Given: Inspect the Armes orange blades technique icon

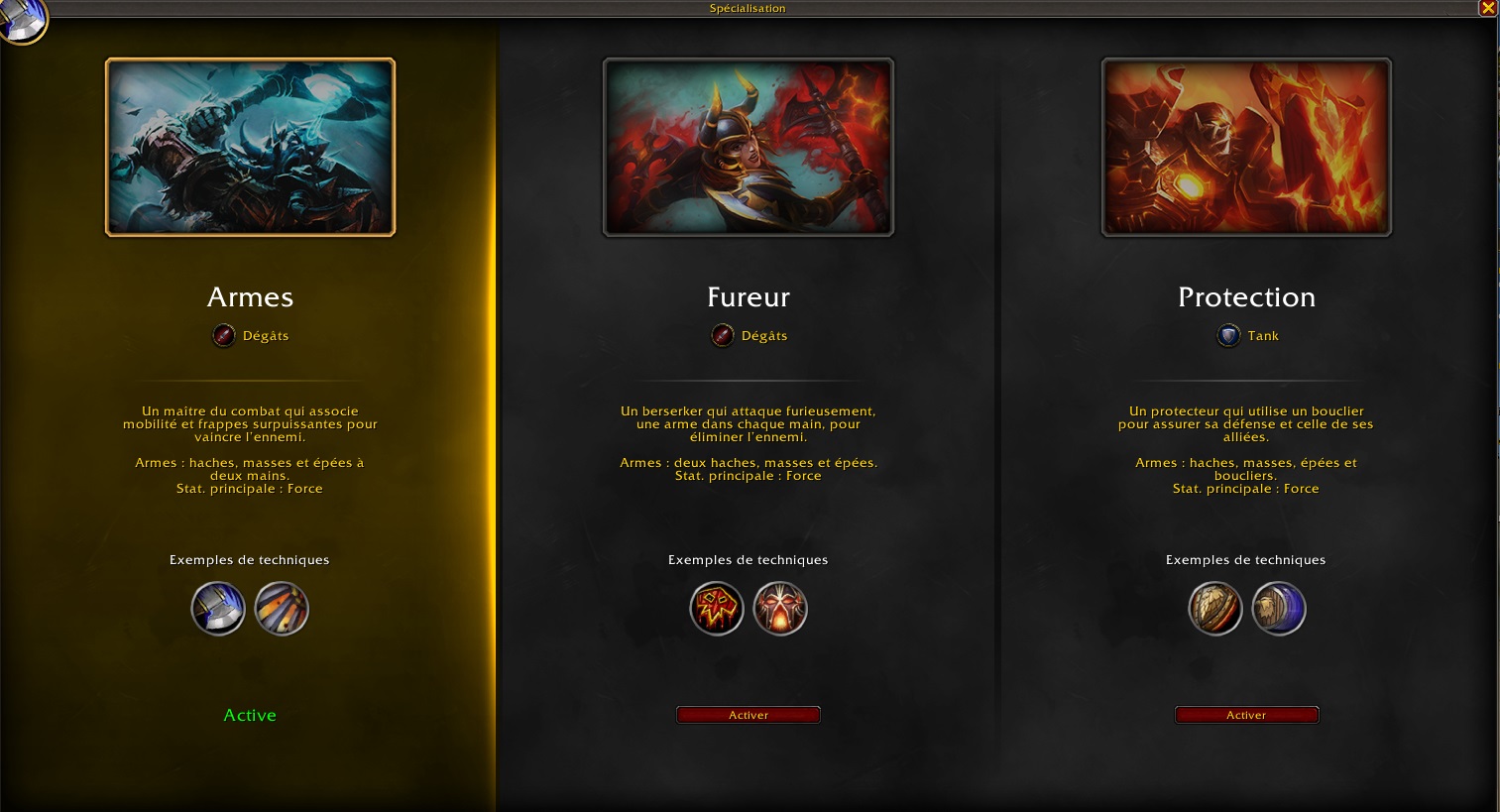Looking at the screenshot, I should point(282,609).
